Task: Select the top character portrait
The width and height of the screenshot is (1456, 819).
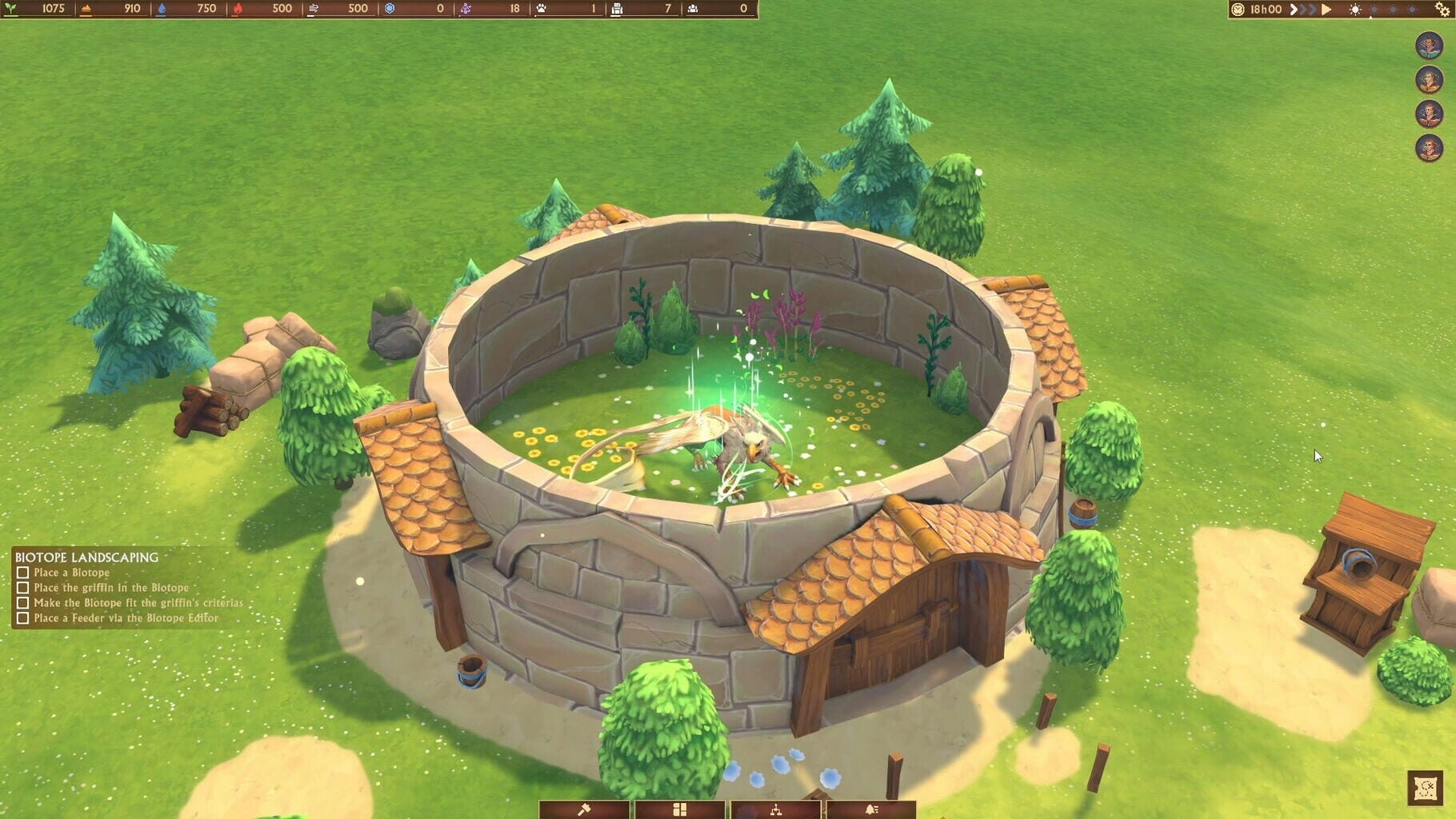Action: pos(1429,45)
